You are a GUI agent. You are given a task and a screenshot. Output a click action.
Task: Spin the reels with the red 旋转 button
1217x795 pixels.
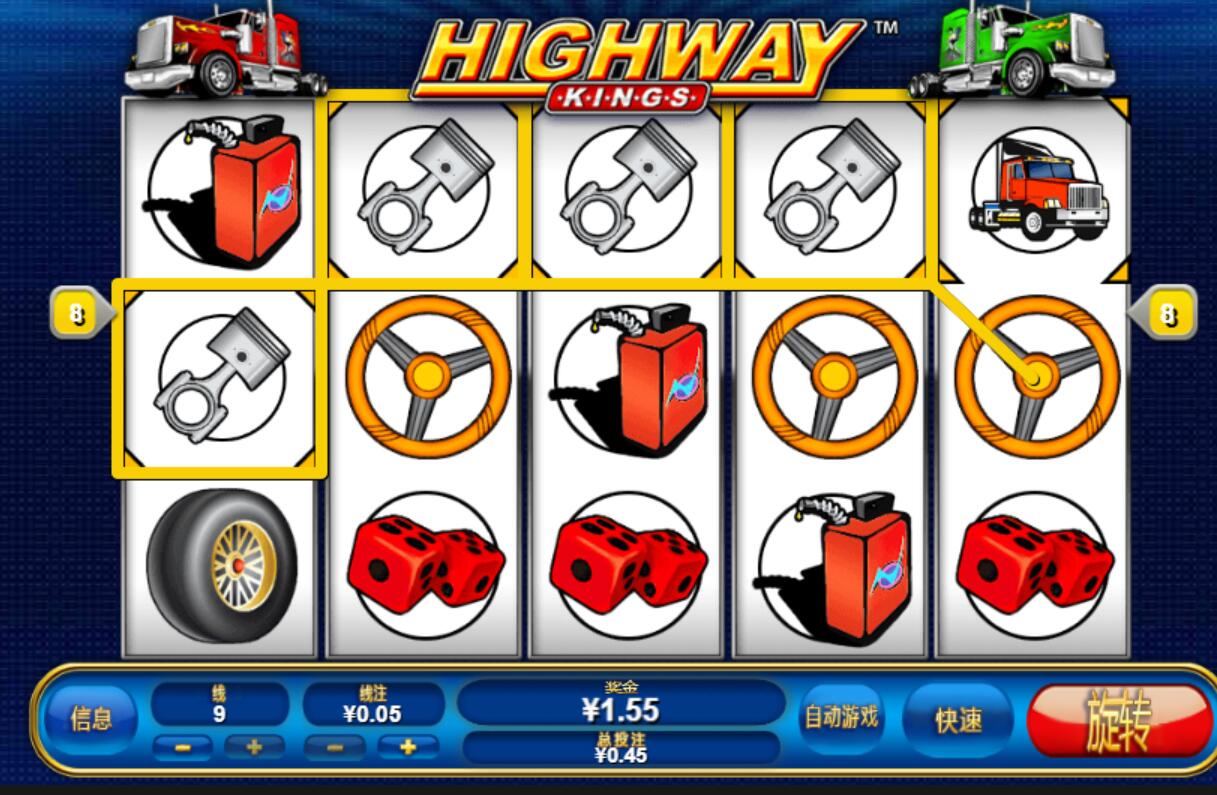(1118, 720)
